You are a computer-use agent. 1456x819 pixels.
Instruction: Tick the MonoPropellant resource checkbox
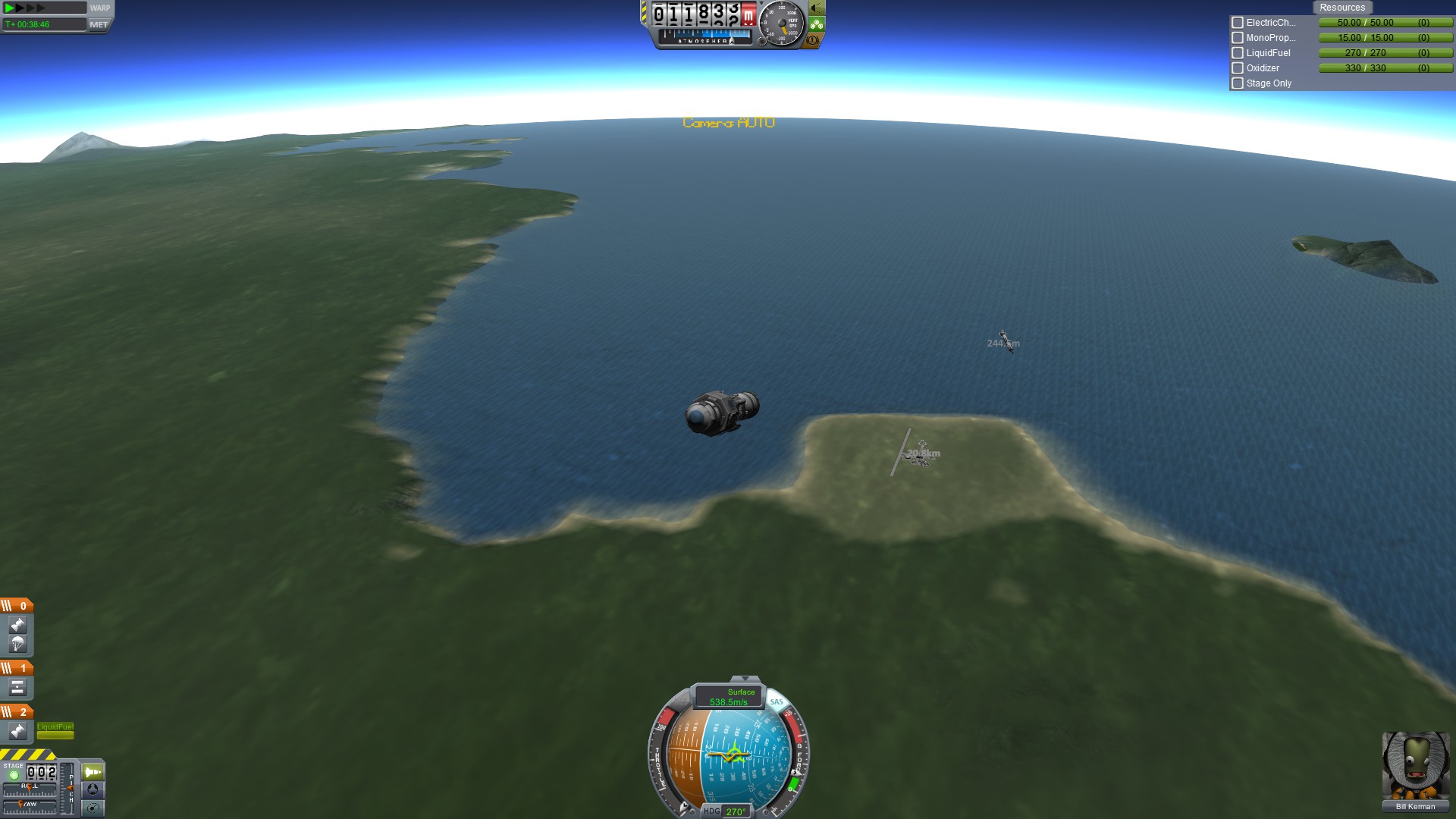pos(1238,38)
